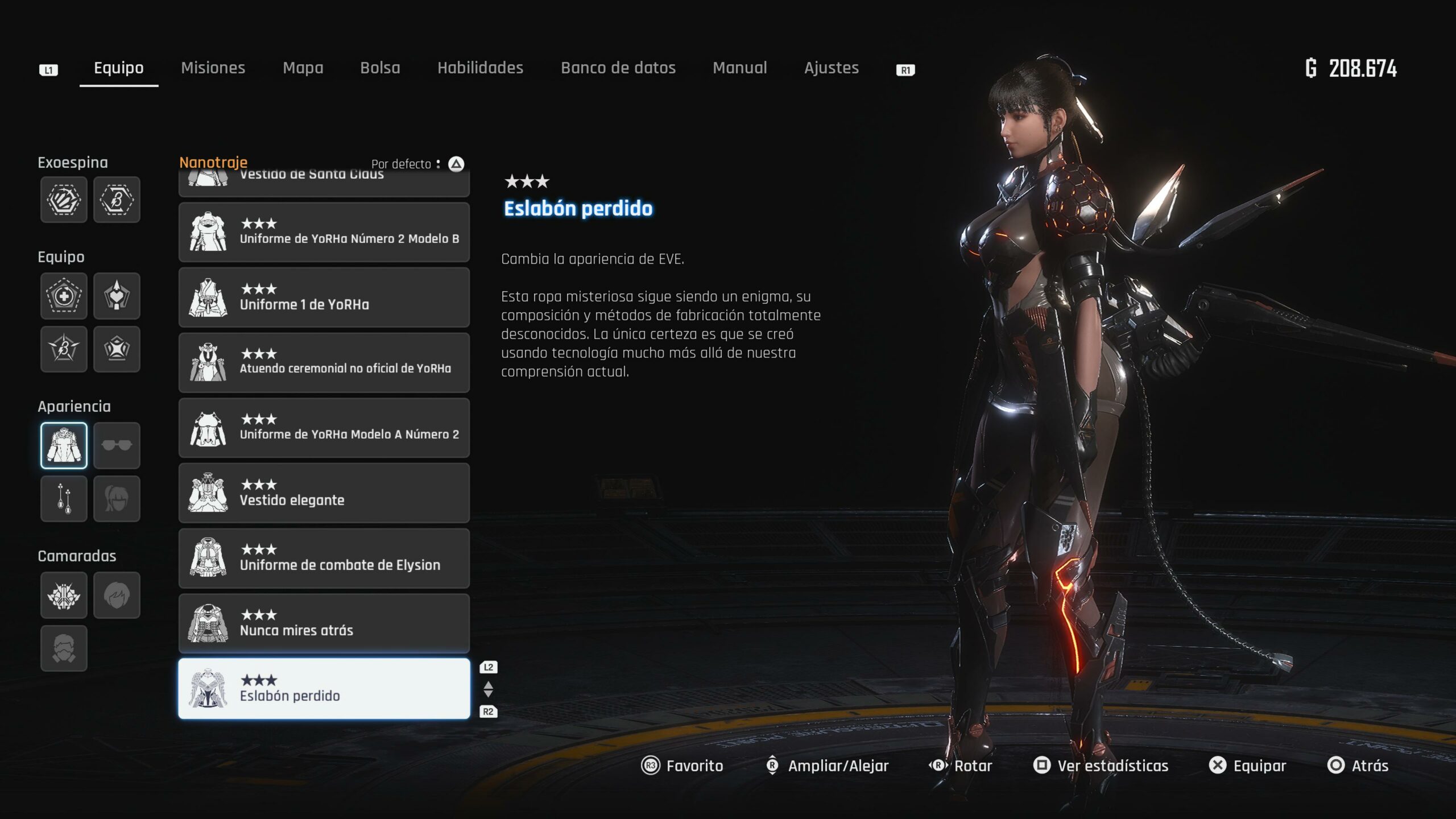Choose Uniforme de YoRHa Número 2 Modelo B
The height and width of the screenshot is (819, 1456).
[x=324, y=232]
